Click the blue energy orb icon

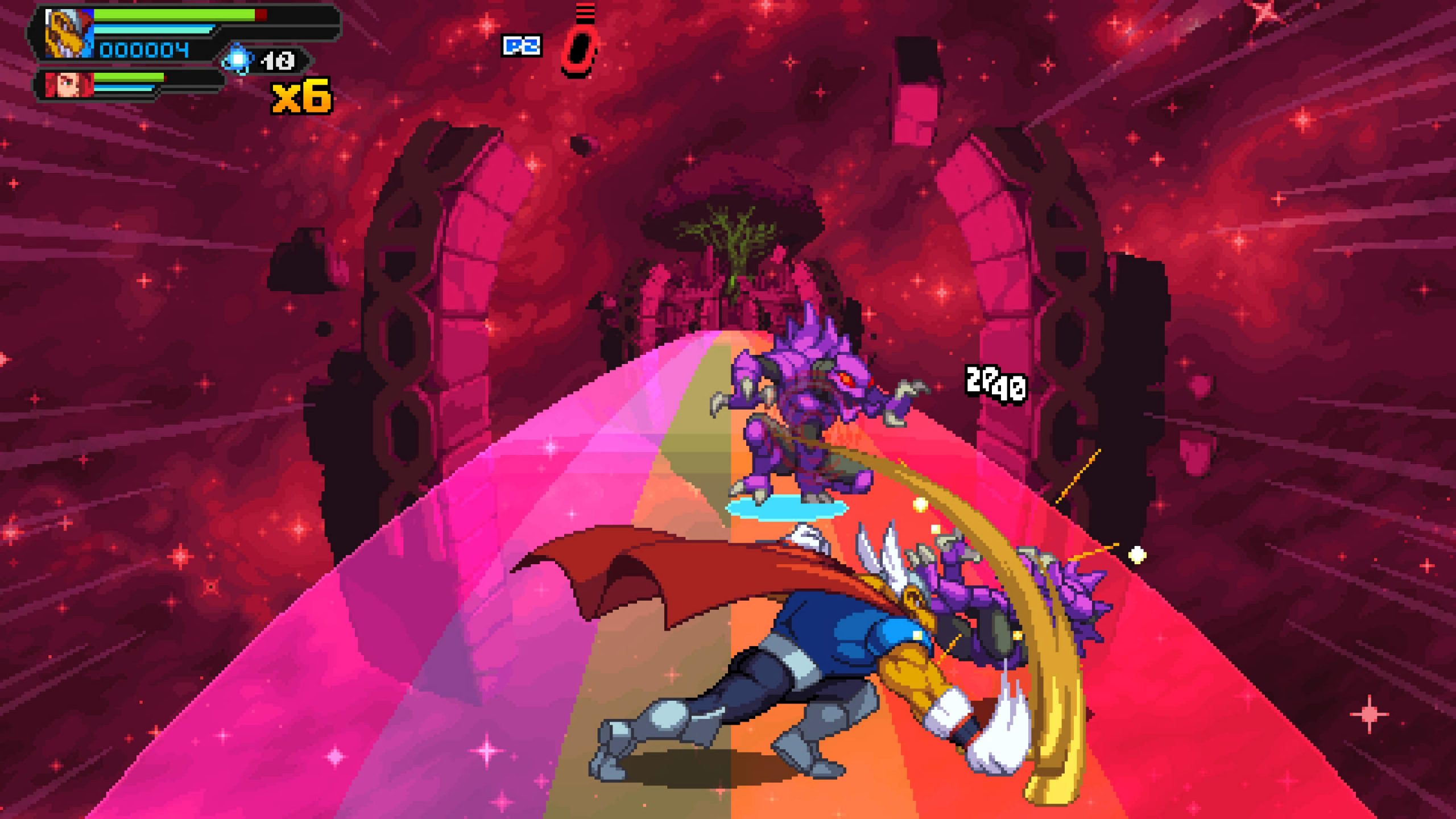[238, 59]
